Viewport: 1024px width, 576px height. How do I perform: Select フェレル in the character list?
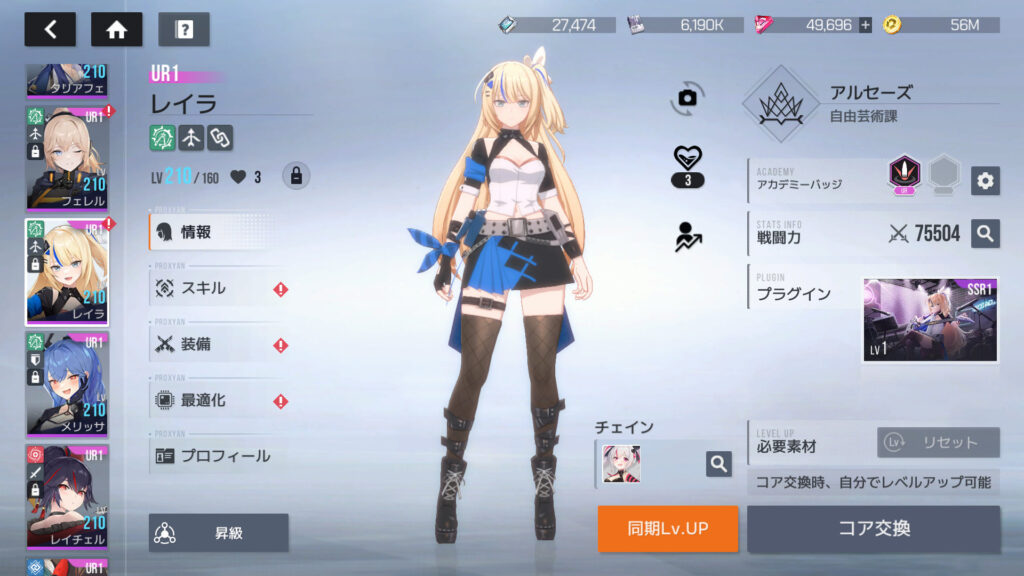[66, 158]
